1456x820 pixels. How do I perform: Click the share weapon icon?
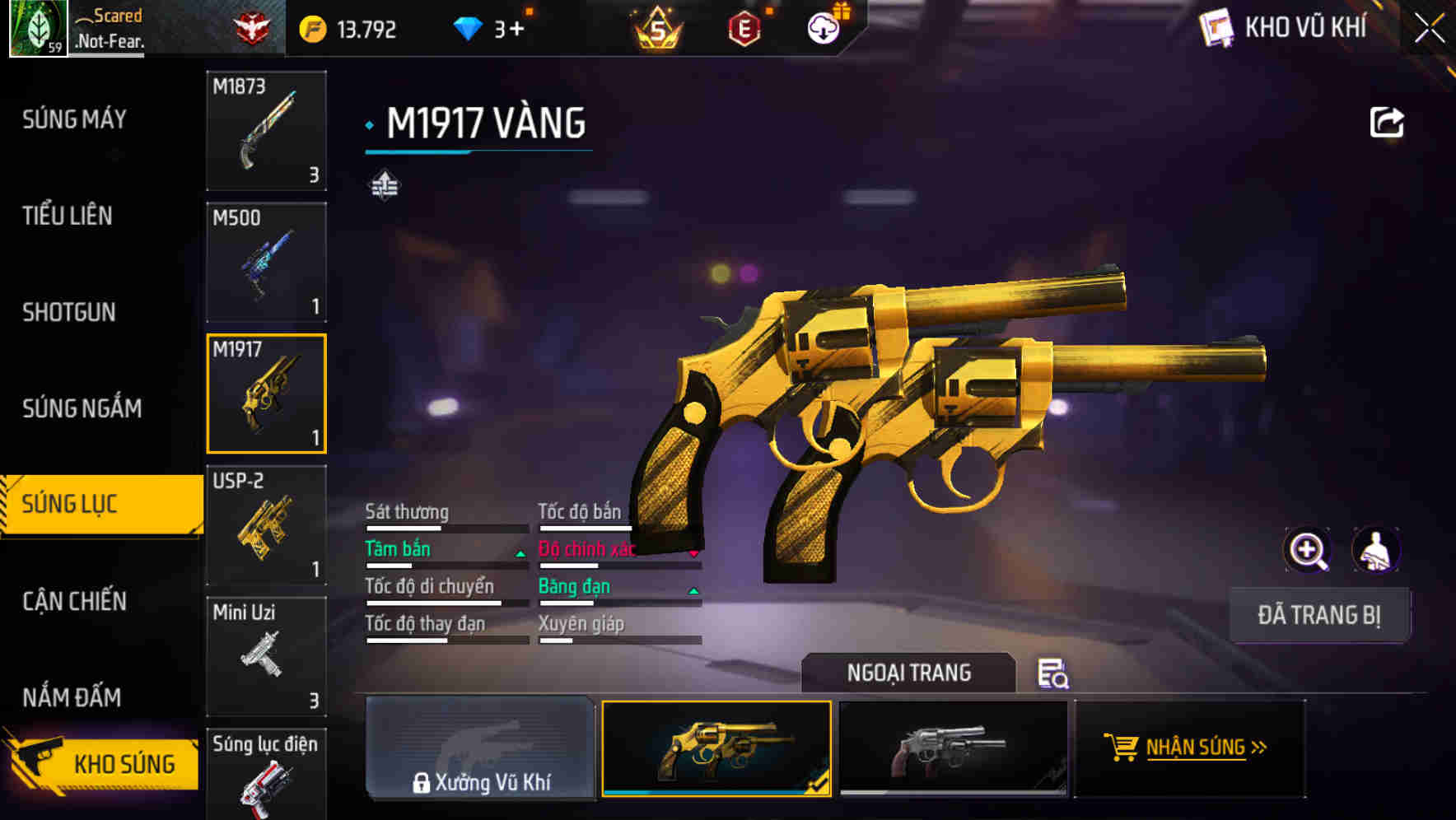tap(1387, 121)
